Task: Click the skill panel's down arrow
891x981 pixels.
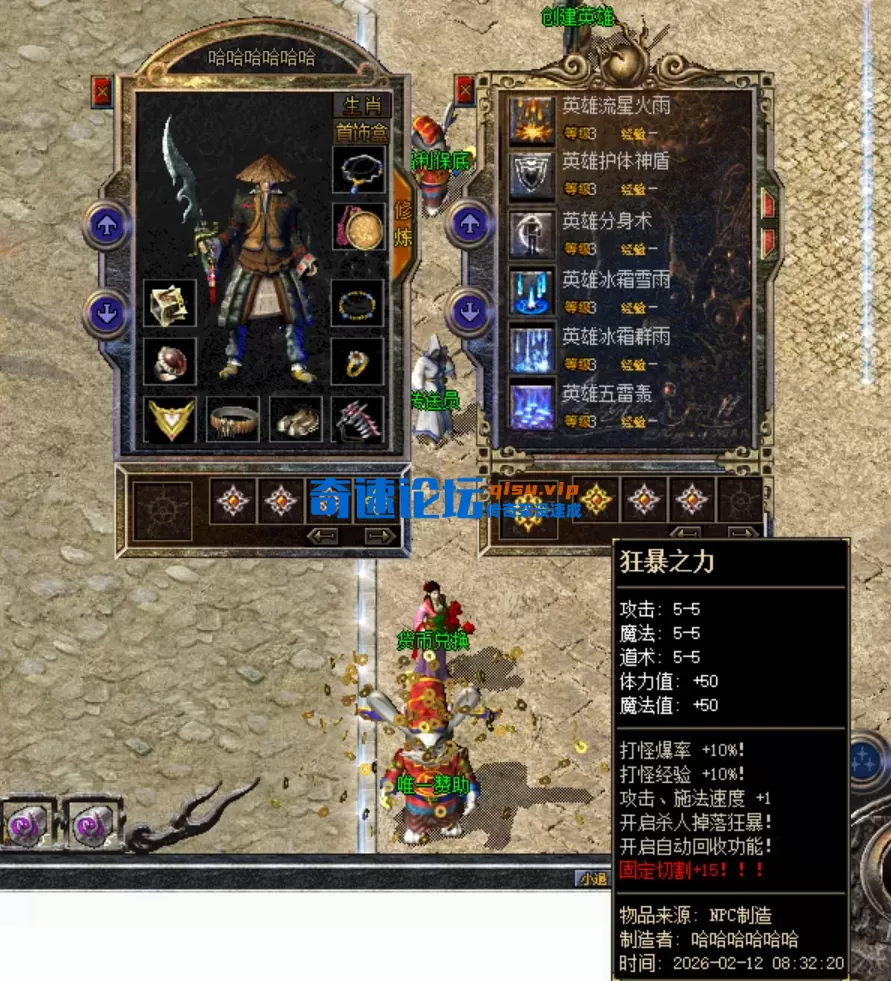Action: tap(469, 313)
